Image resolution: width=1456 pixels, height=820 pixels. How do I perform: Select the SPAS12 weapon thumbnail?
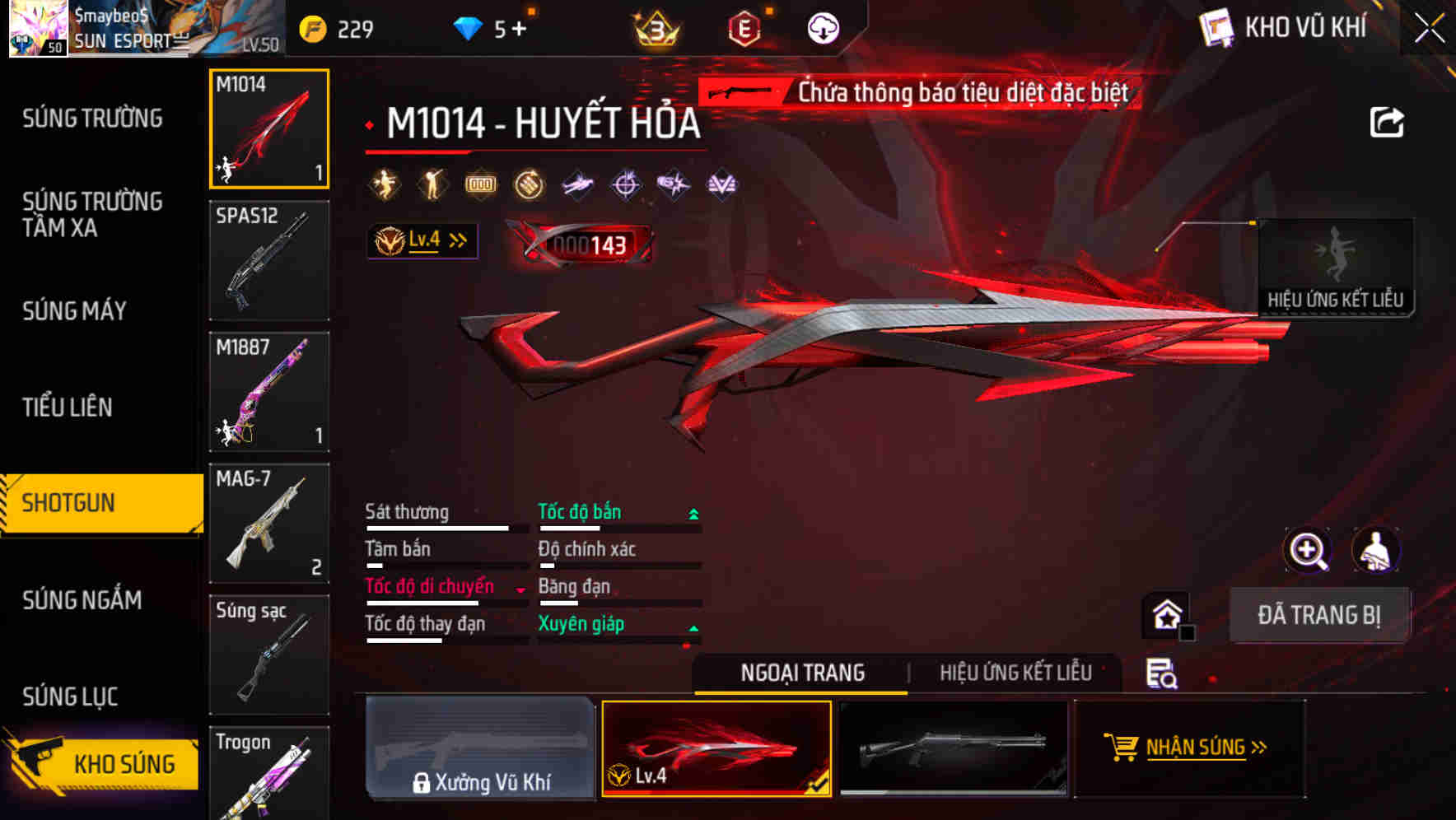click(269, 260)
